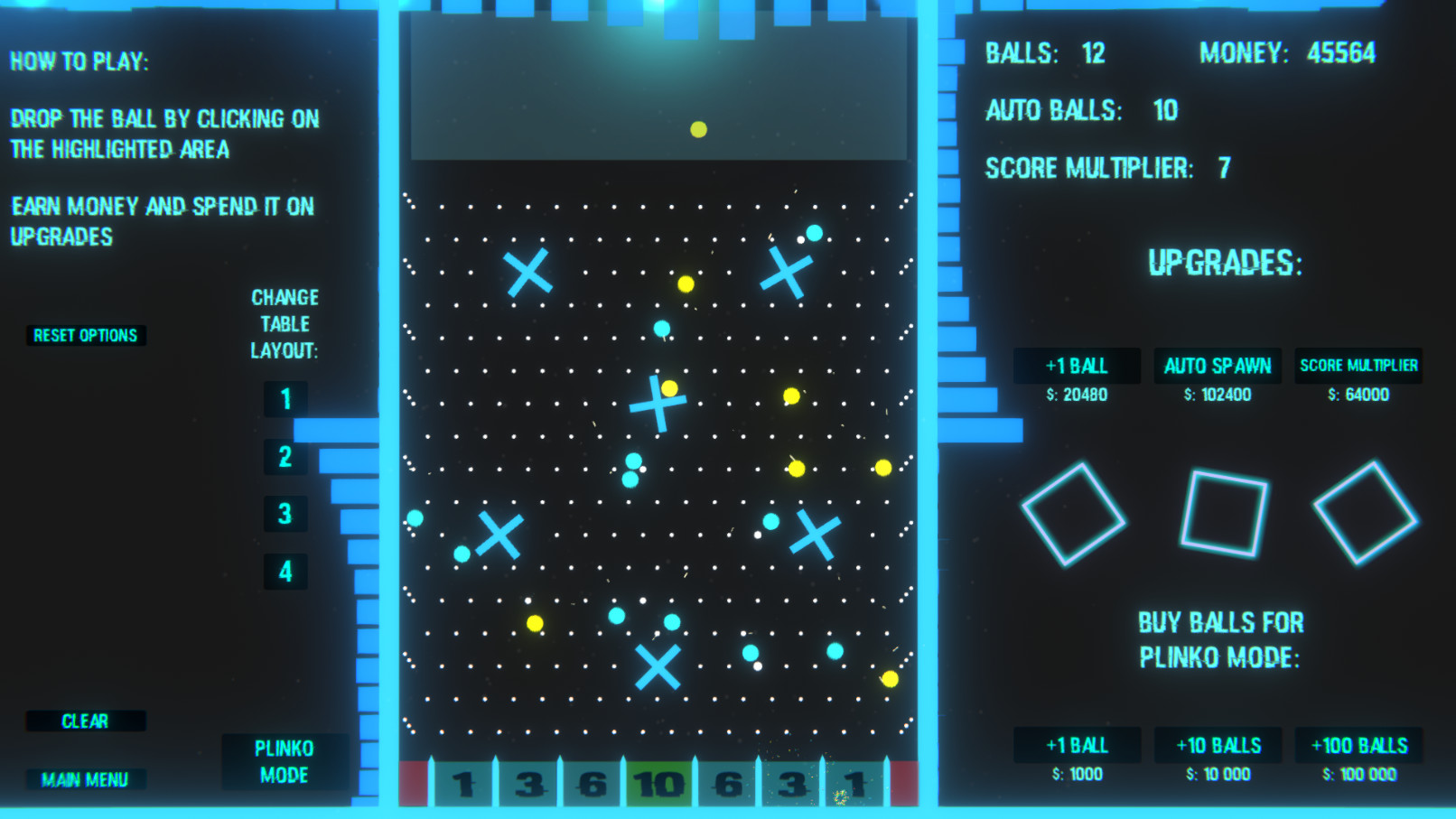Click the Reset Options button
Viewport: 1456px width, 819px height.
pos(85,335)
